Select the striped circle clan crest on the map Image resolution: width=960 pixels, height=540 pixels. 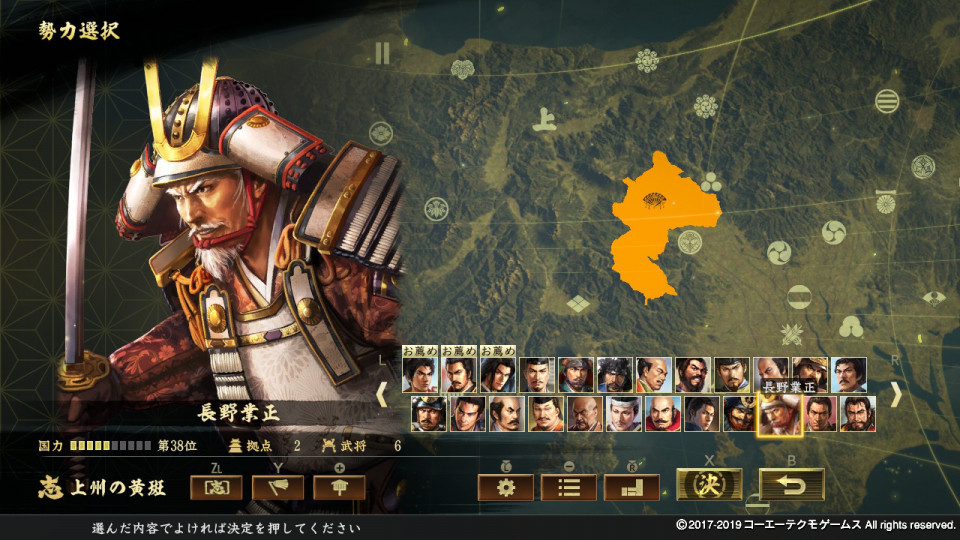(886, 101)
